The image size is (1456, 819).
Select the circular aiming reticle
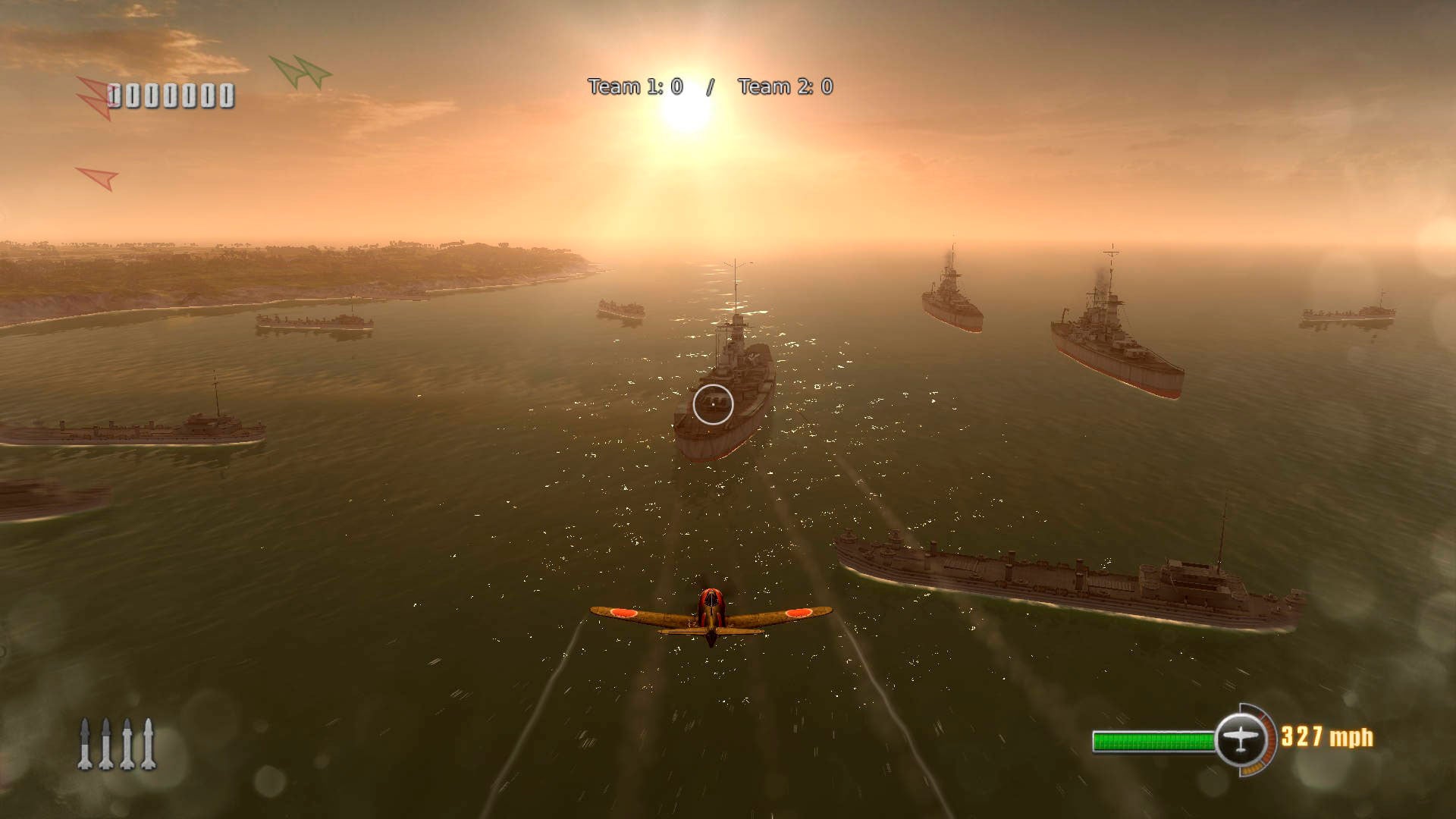tap(713, 404)
